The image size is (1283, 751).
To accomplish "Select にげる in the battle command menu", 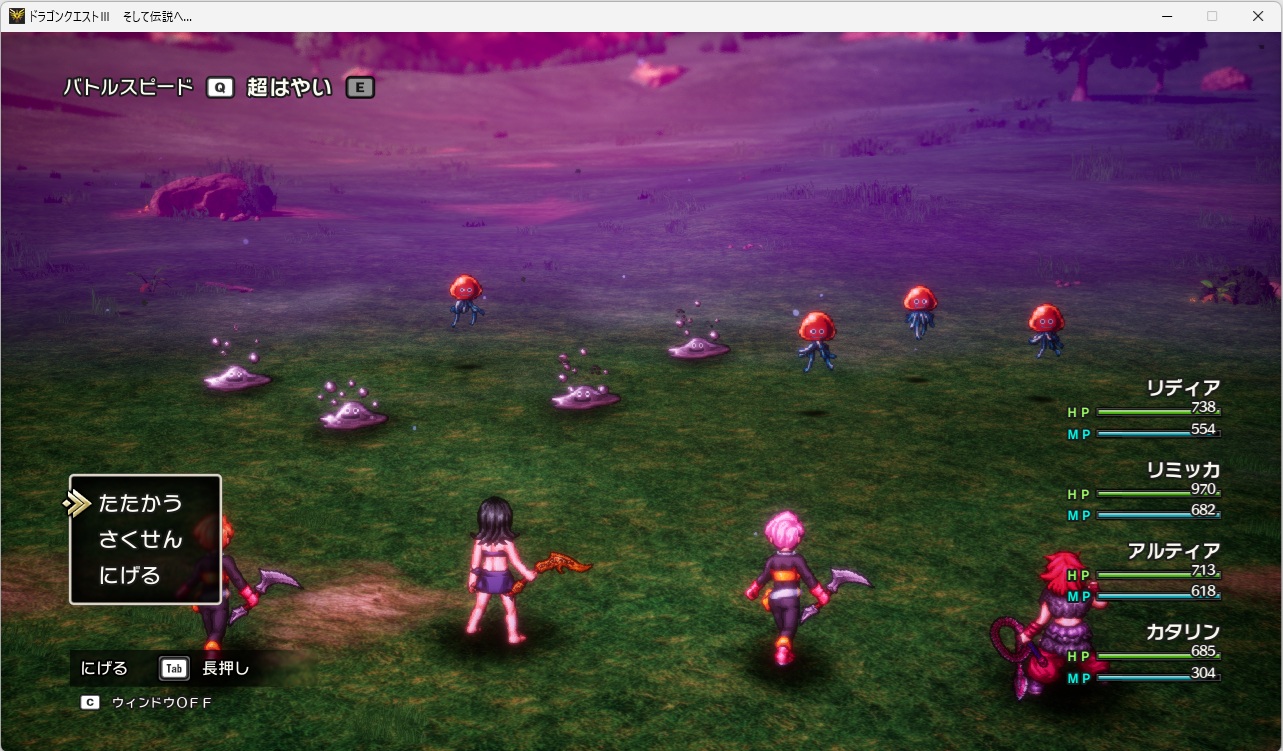I will click(129, 576).
